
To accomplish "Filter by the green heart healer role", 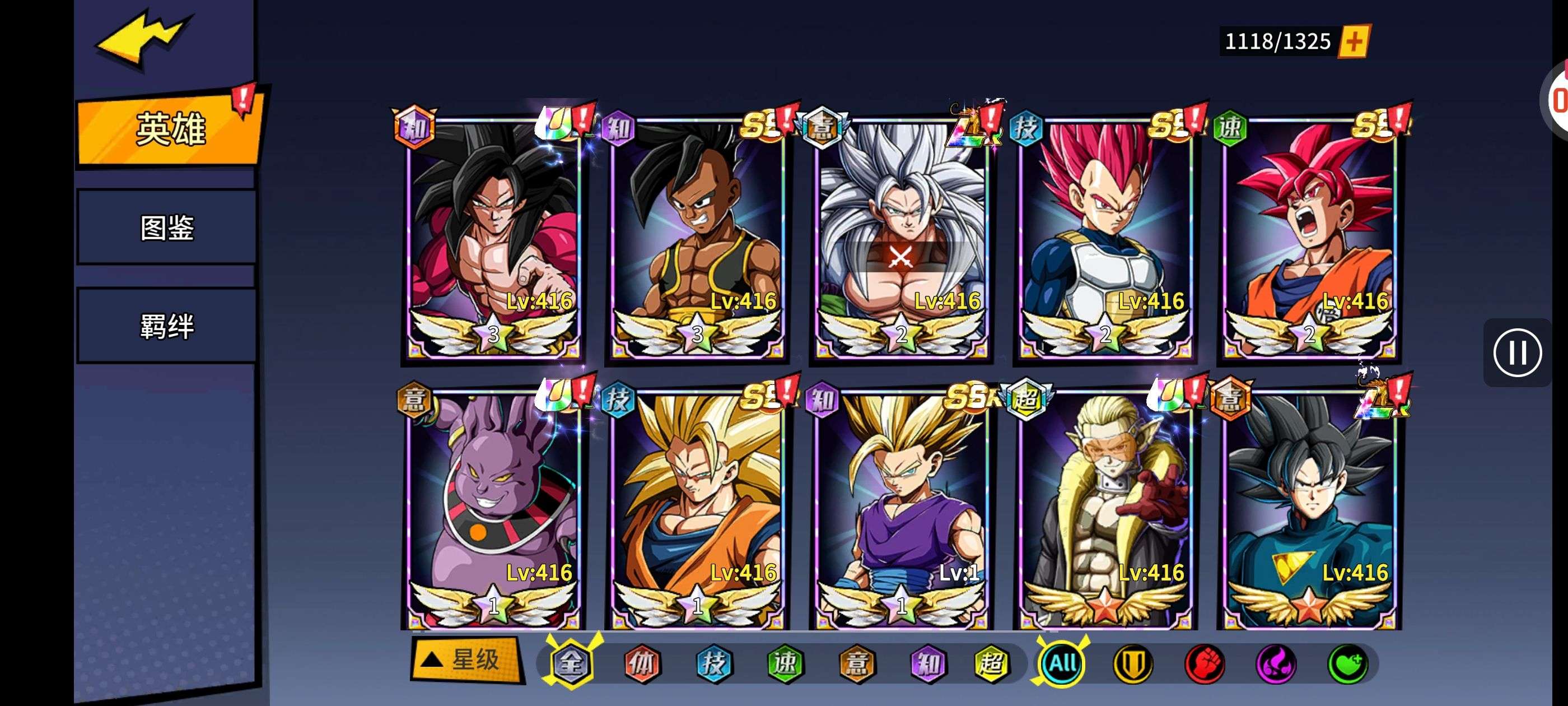I will pyautogui.click(x=1347, y=663).
